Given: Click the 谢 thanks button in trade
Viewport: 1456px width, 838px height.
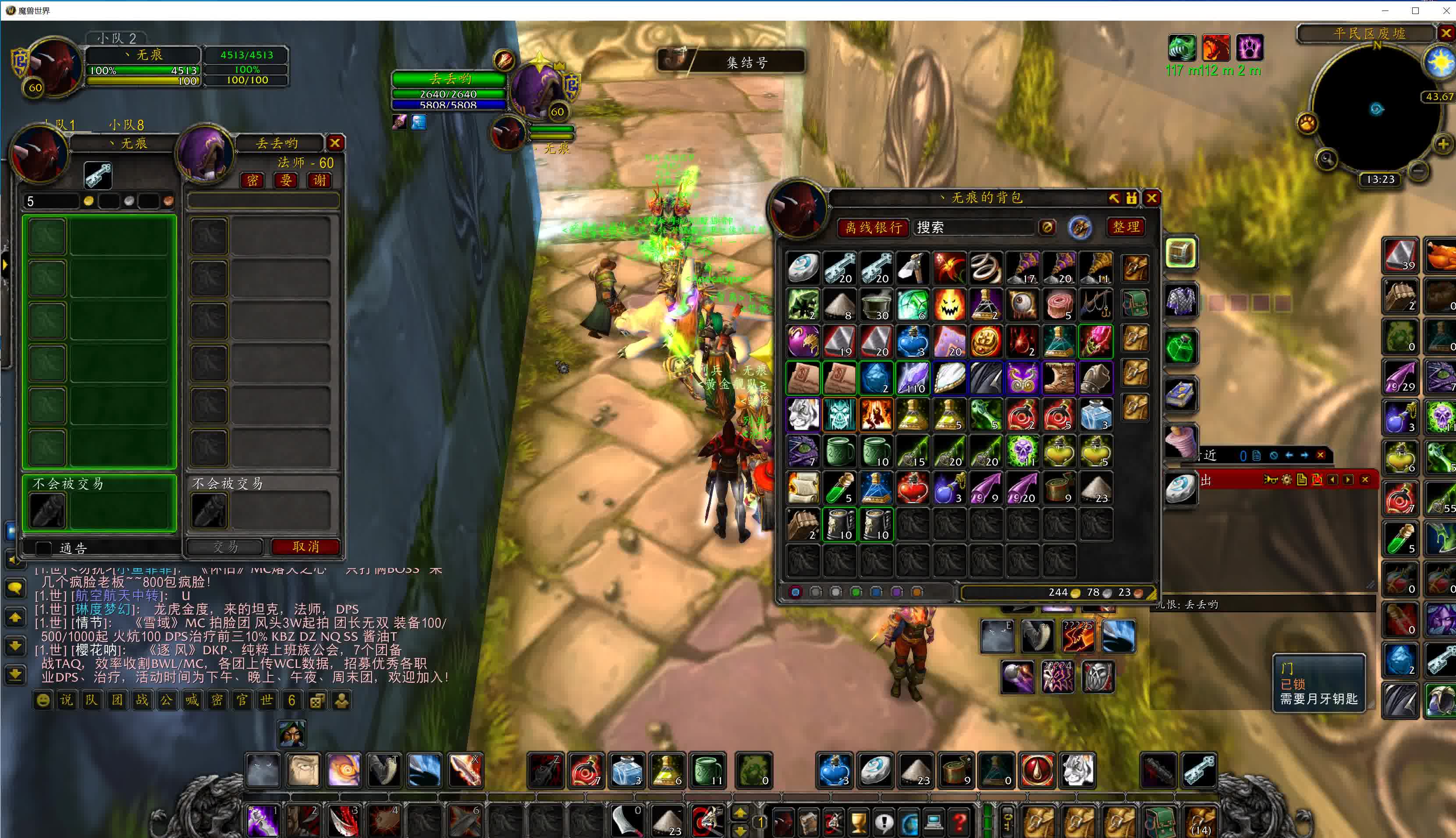Looking at the screenshot, I should pos(320,180).
